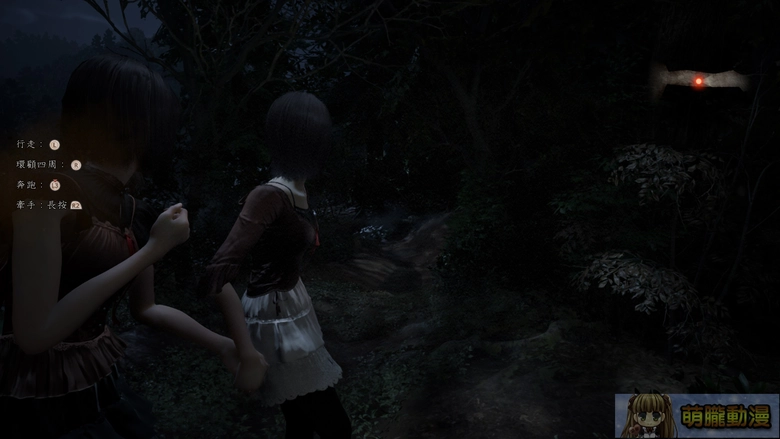
Task: Click the 萌朧動漫 watermark logo
Action: click(x=696, y=415)
